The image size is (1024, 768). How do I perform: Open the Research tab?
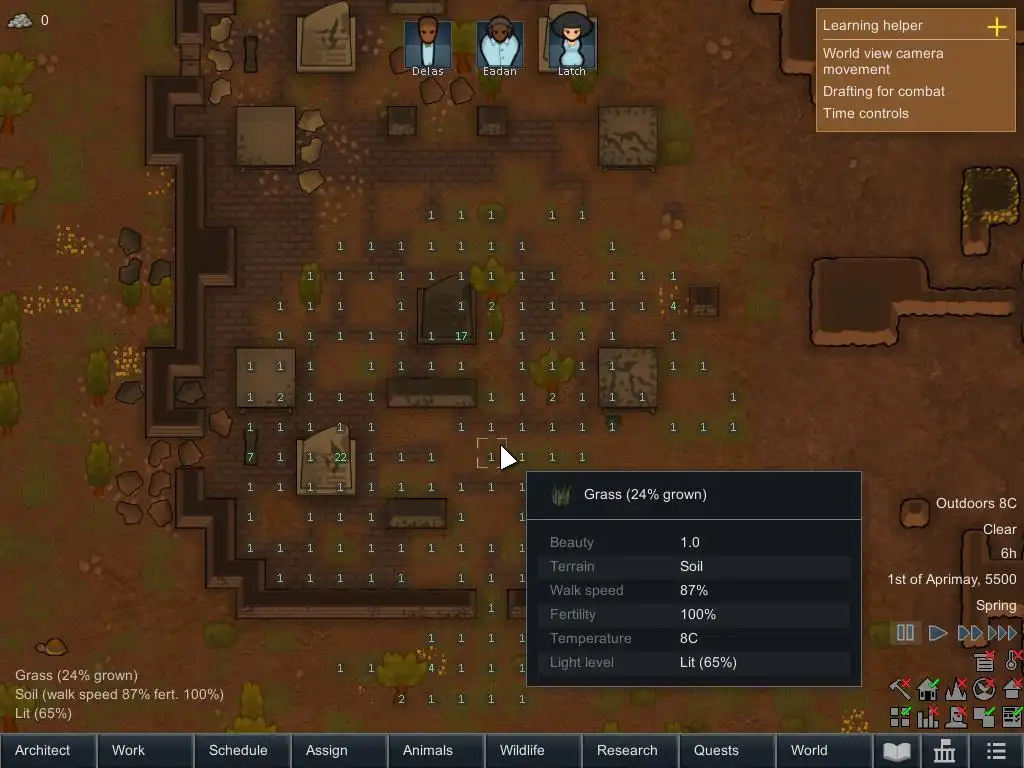[629, 750]
